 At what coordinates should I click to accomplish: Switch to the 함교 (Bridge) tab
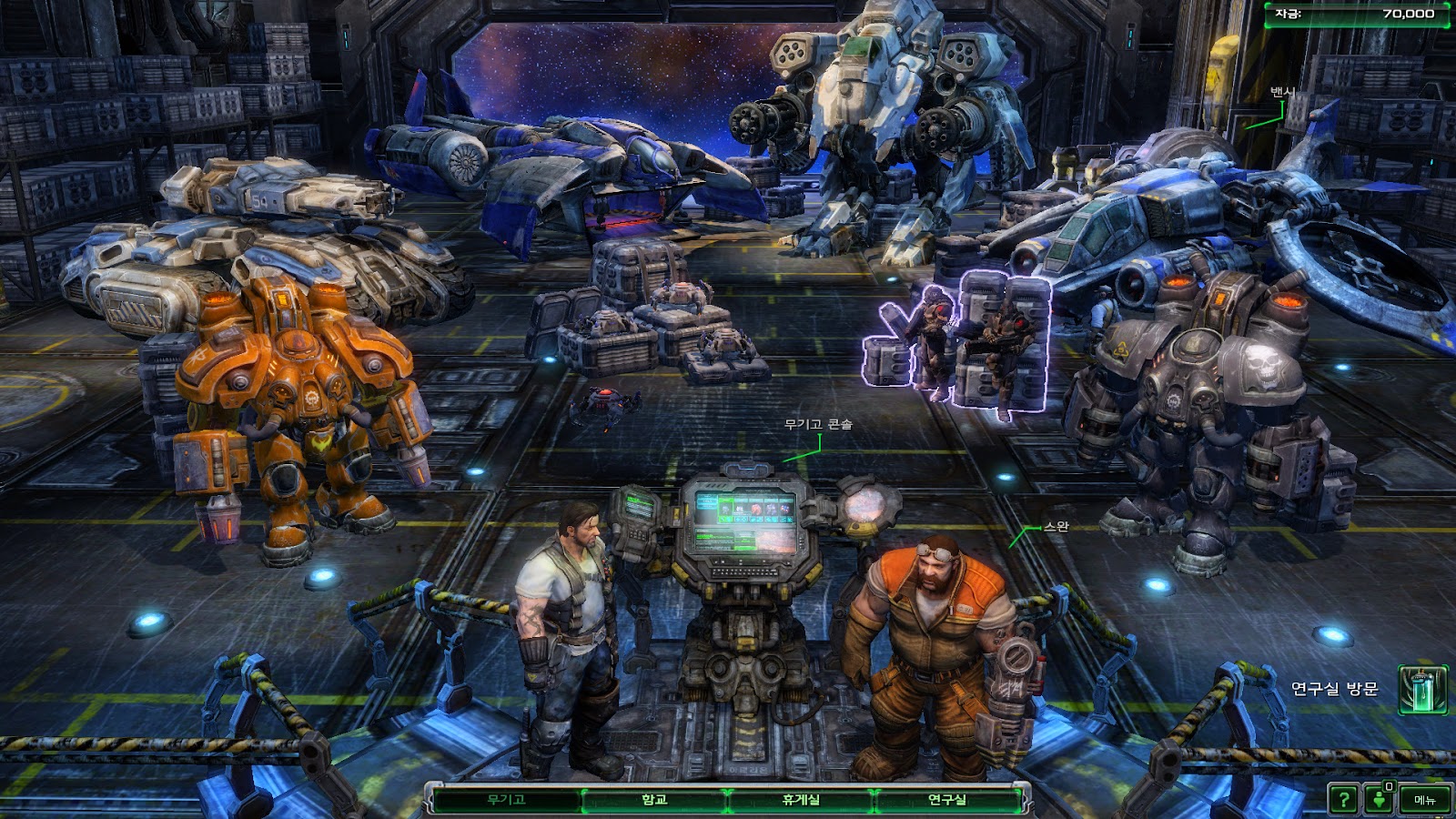654,800
